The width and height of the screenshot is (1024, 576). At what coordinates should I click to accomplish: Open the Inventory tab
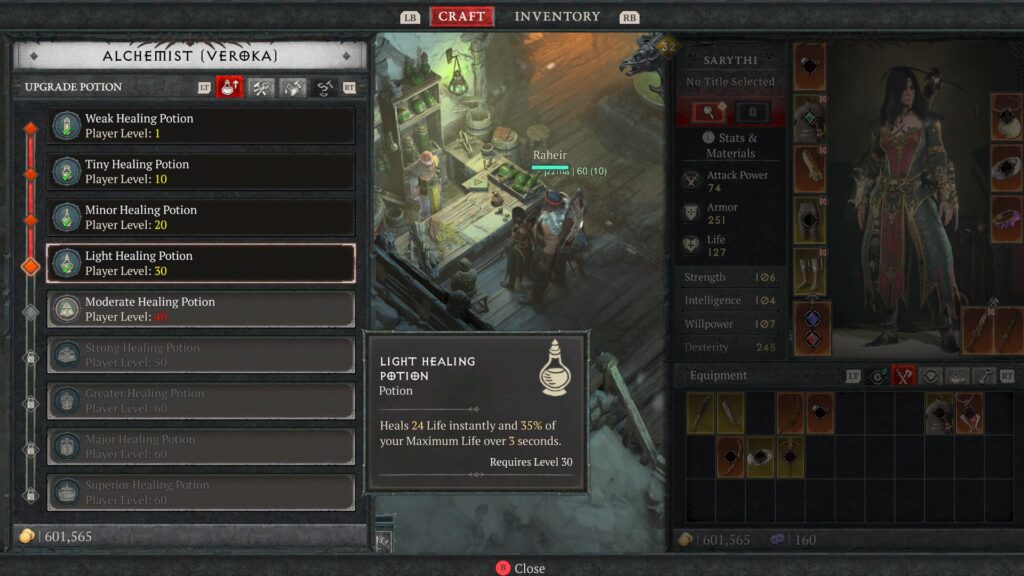(x=557, y=16)
